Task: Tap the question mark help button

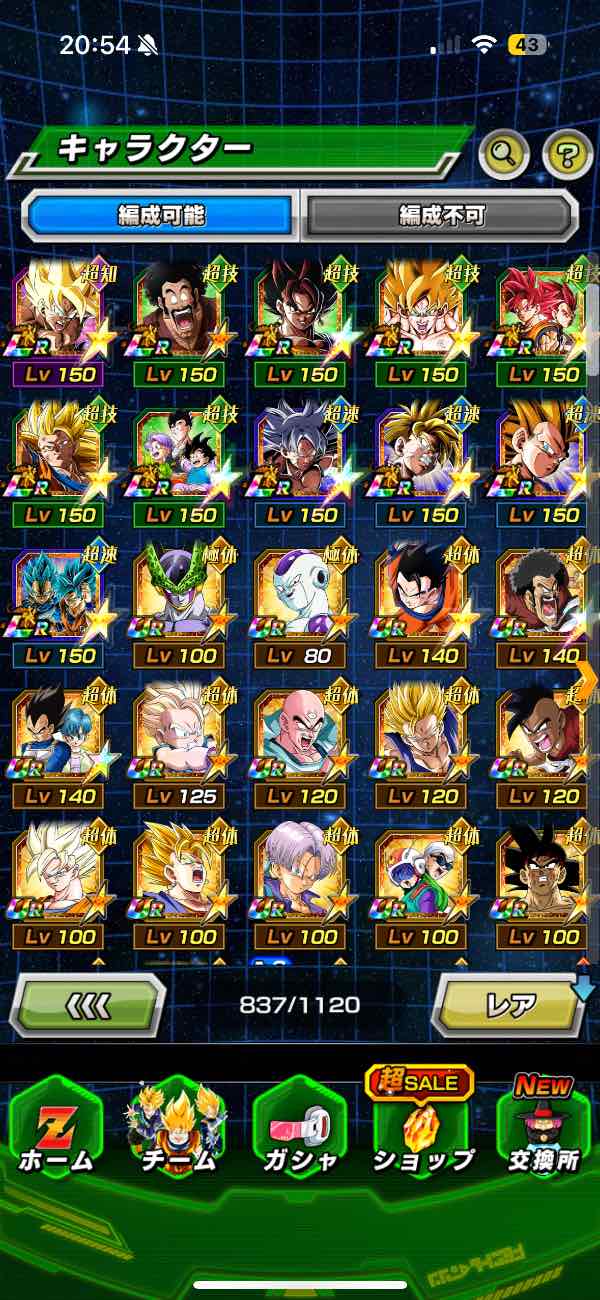Action: point(566,153)
